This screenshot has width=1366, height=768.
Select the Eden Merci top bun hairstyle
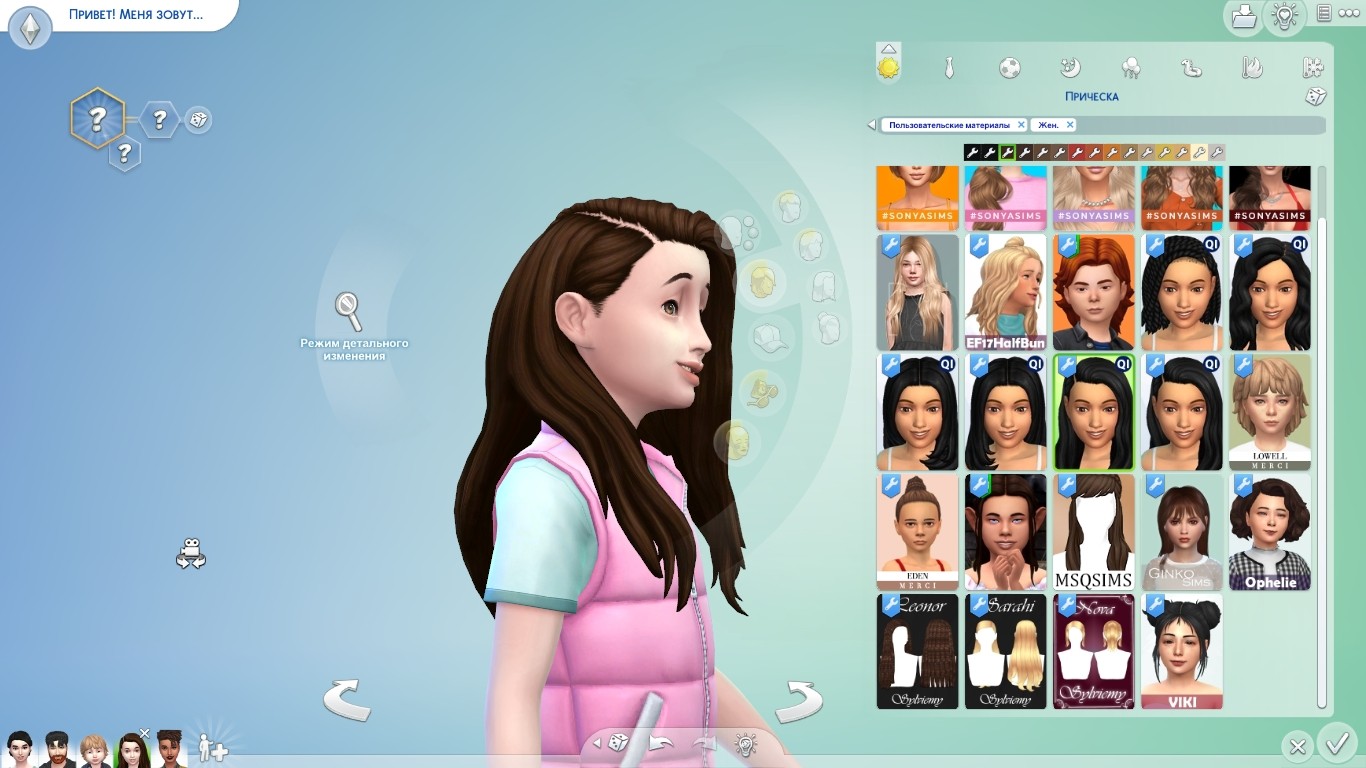(x=917, y=532)
